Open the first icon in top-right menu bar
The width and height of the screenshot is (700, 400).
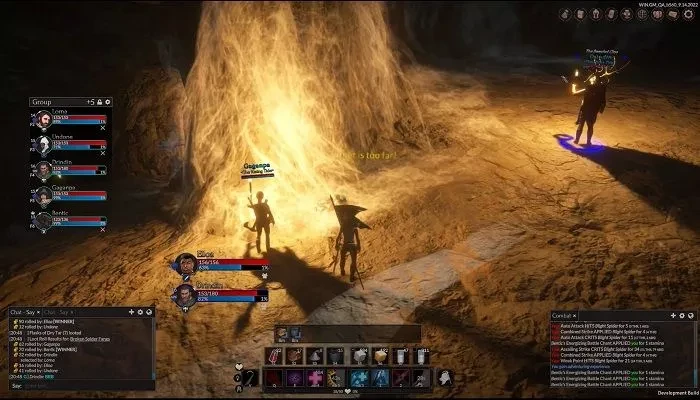(x=566, y=13)
